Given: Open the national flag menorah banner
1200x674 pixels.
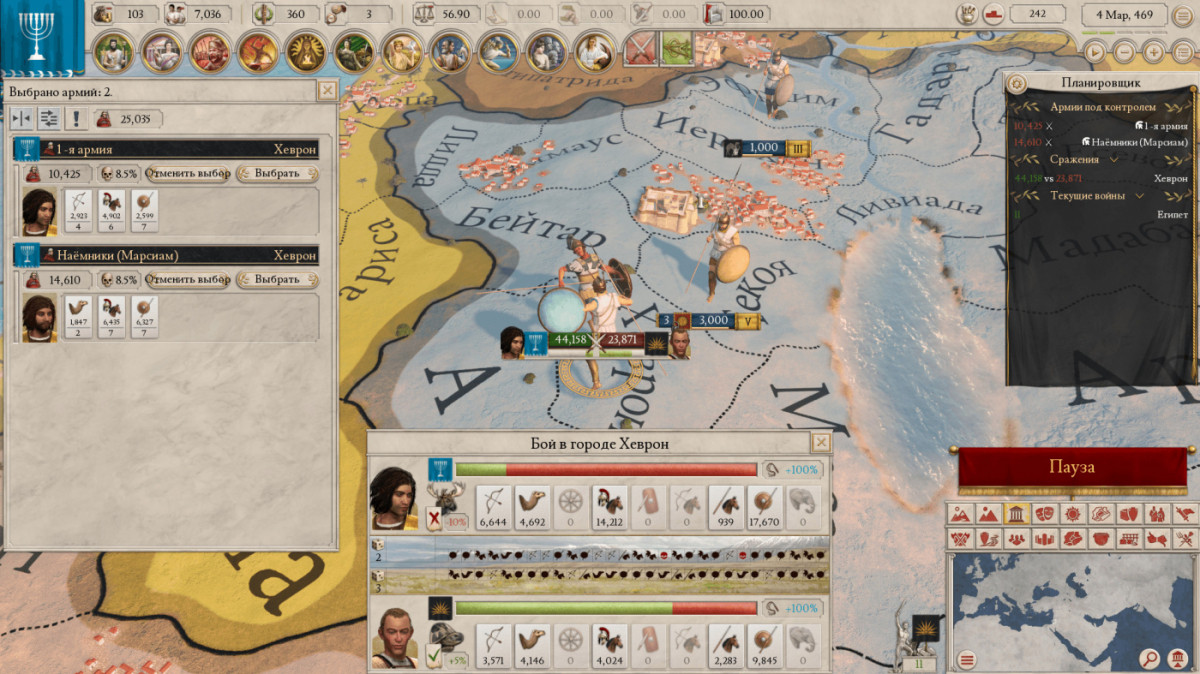Looking at the screenshot, I should [42, 36].
